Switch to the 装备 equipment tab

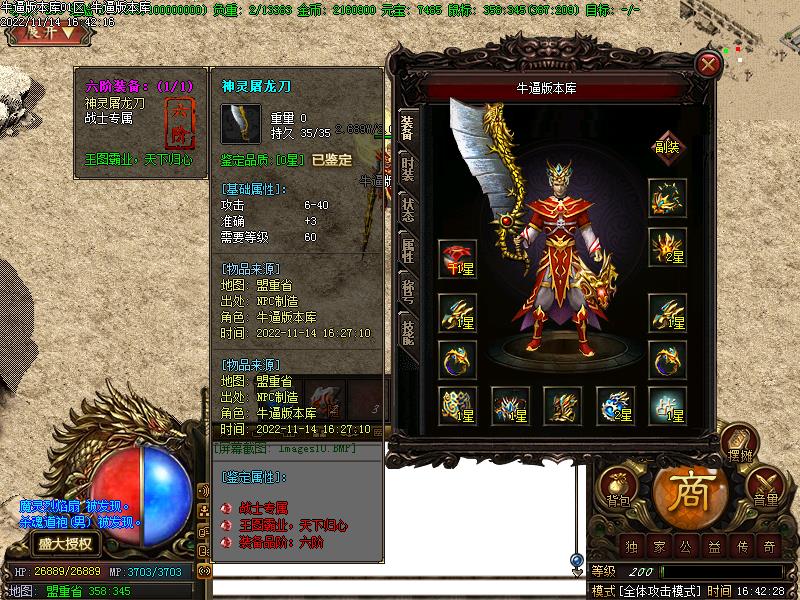[408, 128]
